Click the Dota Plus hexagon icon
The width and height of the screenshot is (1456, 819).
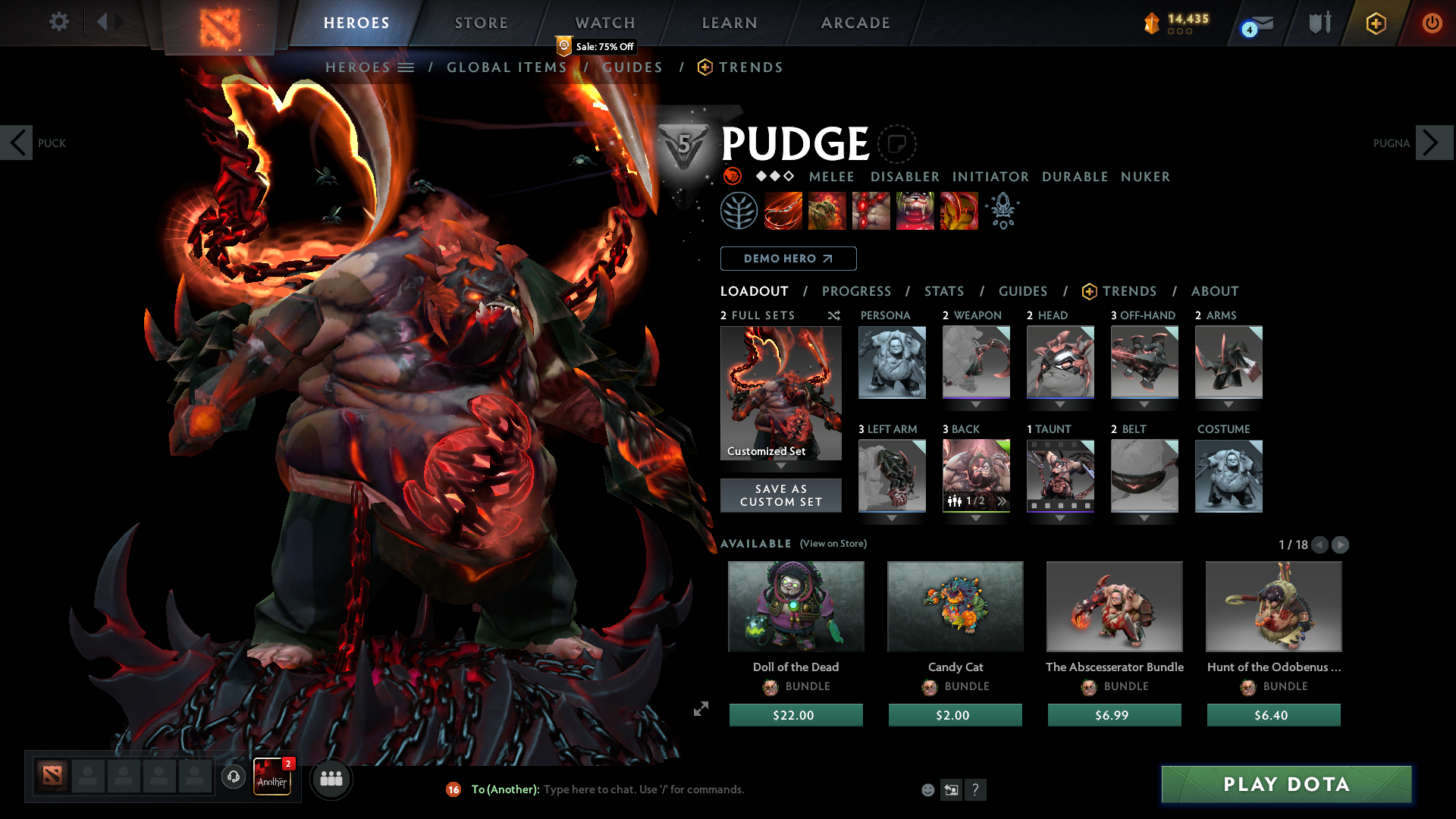[x=1376, y=23]
